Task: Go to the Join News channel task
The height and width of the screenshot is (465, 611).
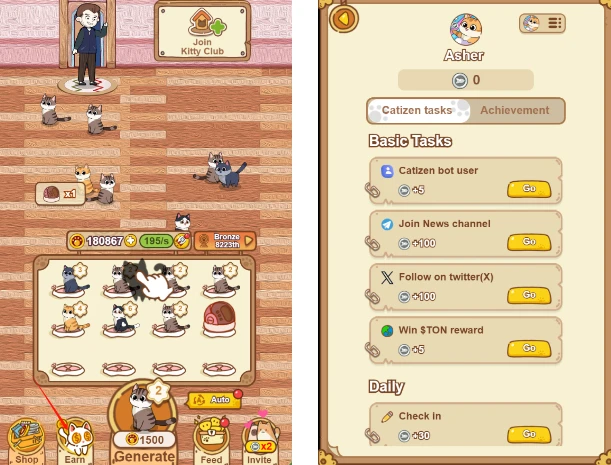Action: [x=529, y=242]
